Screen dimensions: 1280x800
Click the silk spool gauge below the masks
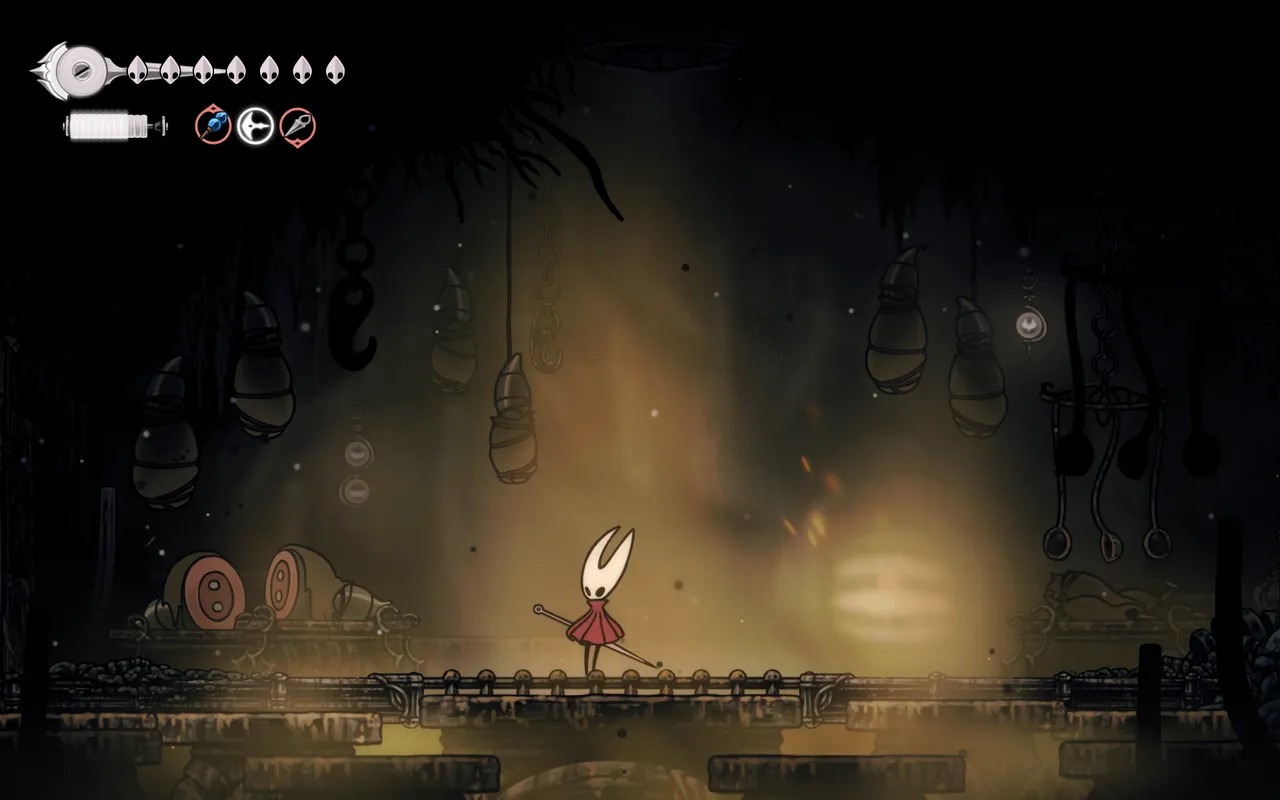coord(105,126)
